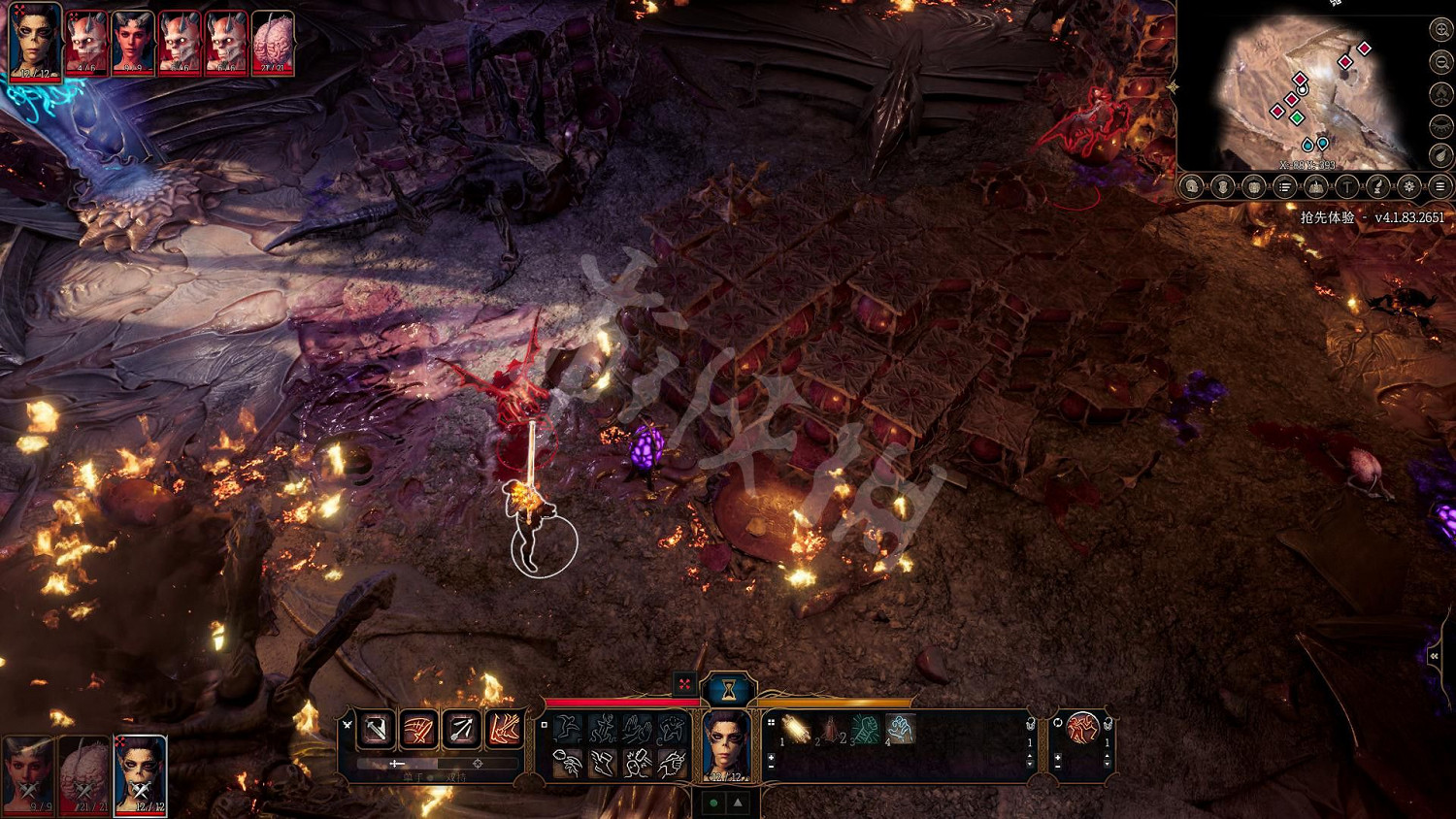1456x819 pixels.
Task: End turn with the hourglass button
Action: pos(728,689)
